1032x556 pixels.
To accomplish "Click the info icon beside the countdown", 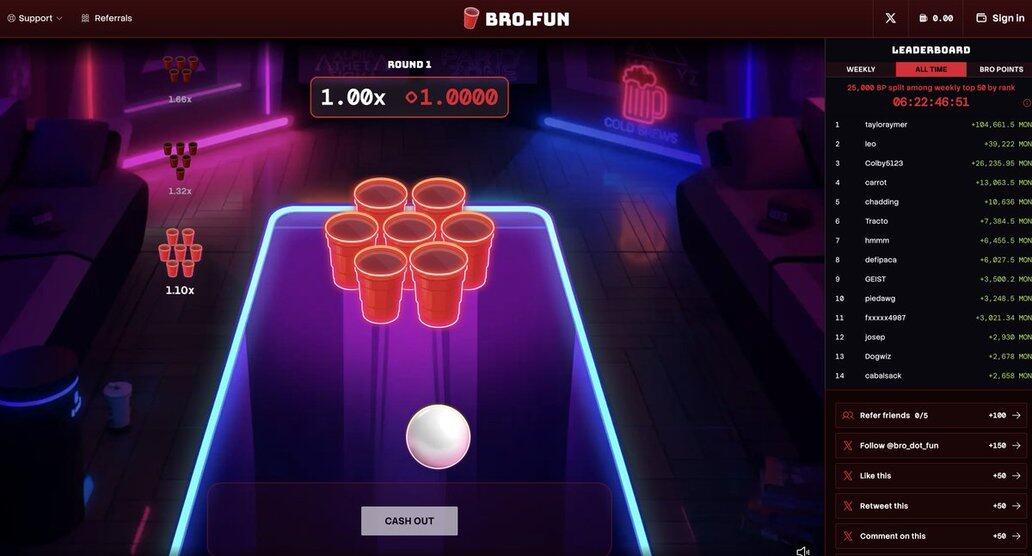I will (x=1026, y=103).
